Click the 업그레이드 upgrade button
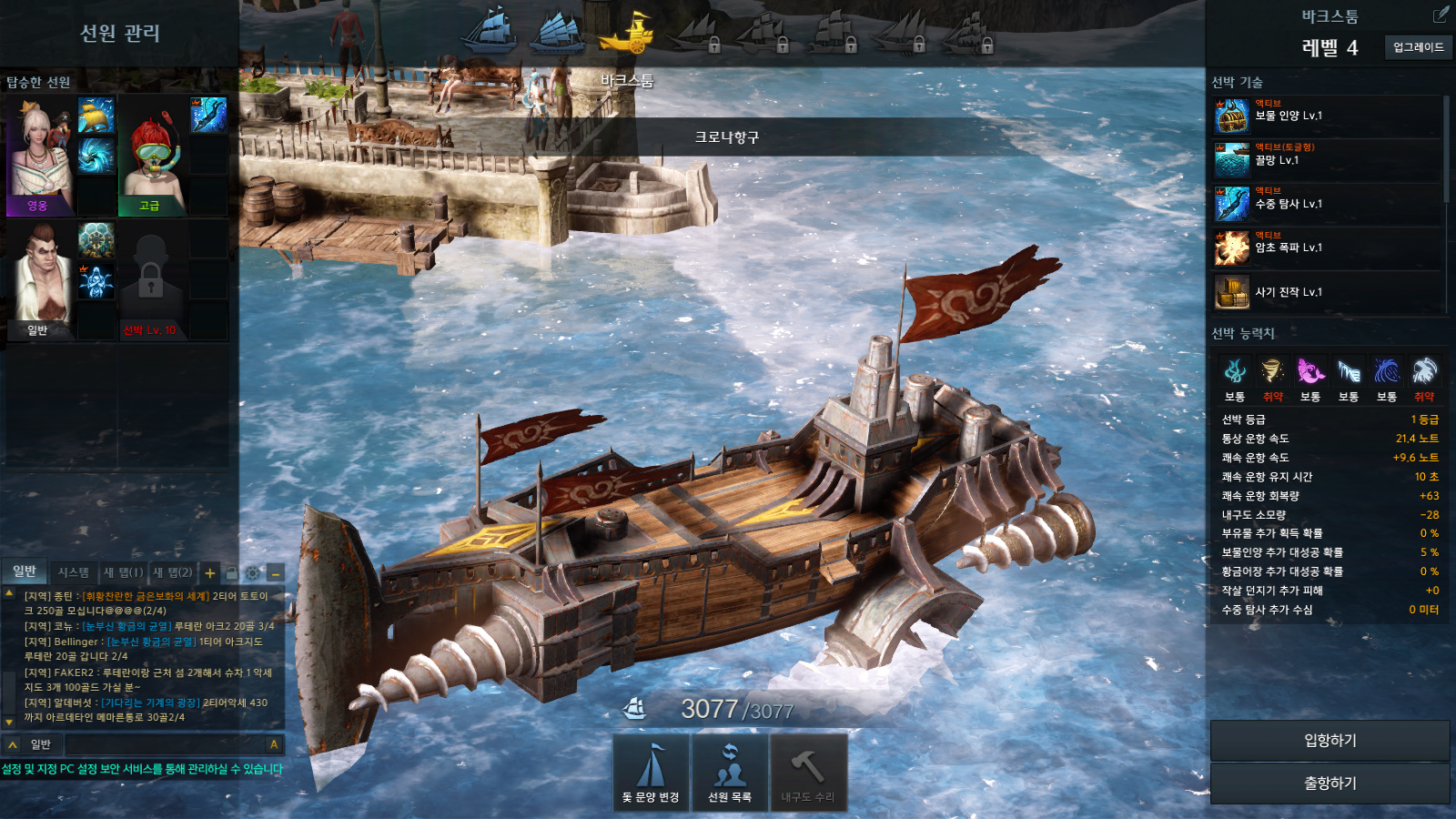The width and height of the screenshot is (1456, 819). click(1418, 47)
